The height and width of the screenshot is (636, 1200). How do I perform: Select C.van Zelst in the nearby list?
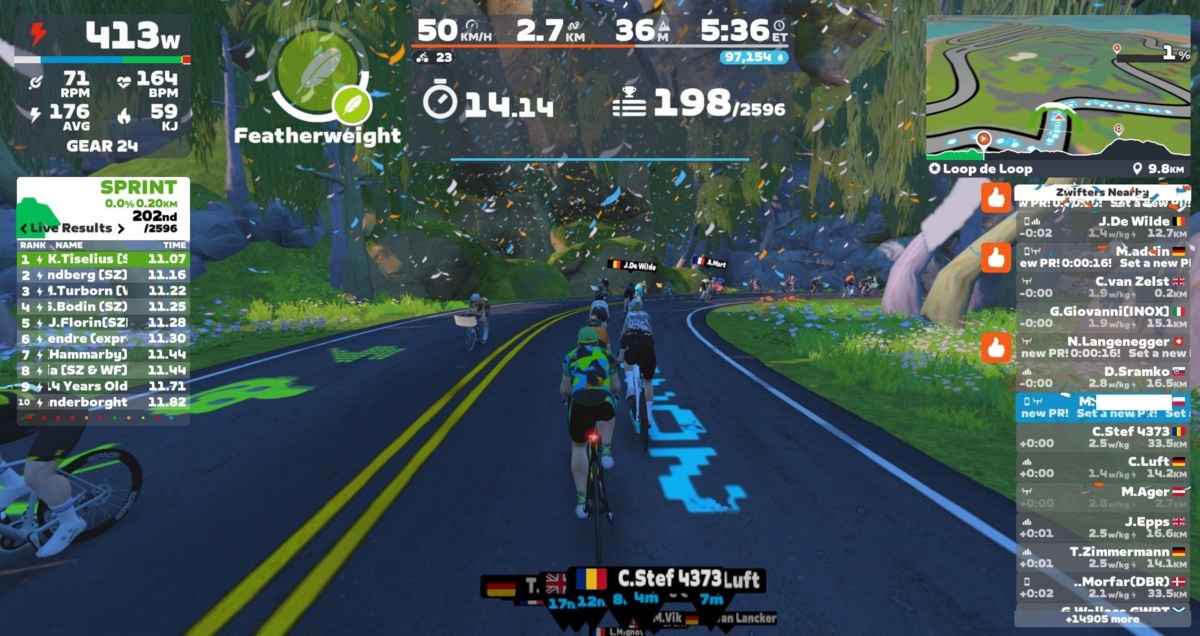(x=1102, y=287)
